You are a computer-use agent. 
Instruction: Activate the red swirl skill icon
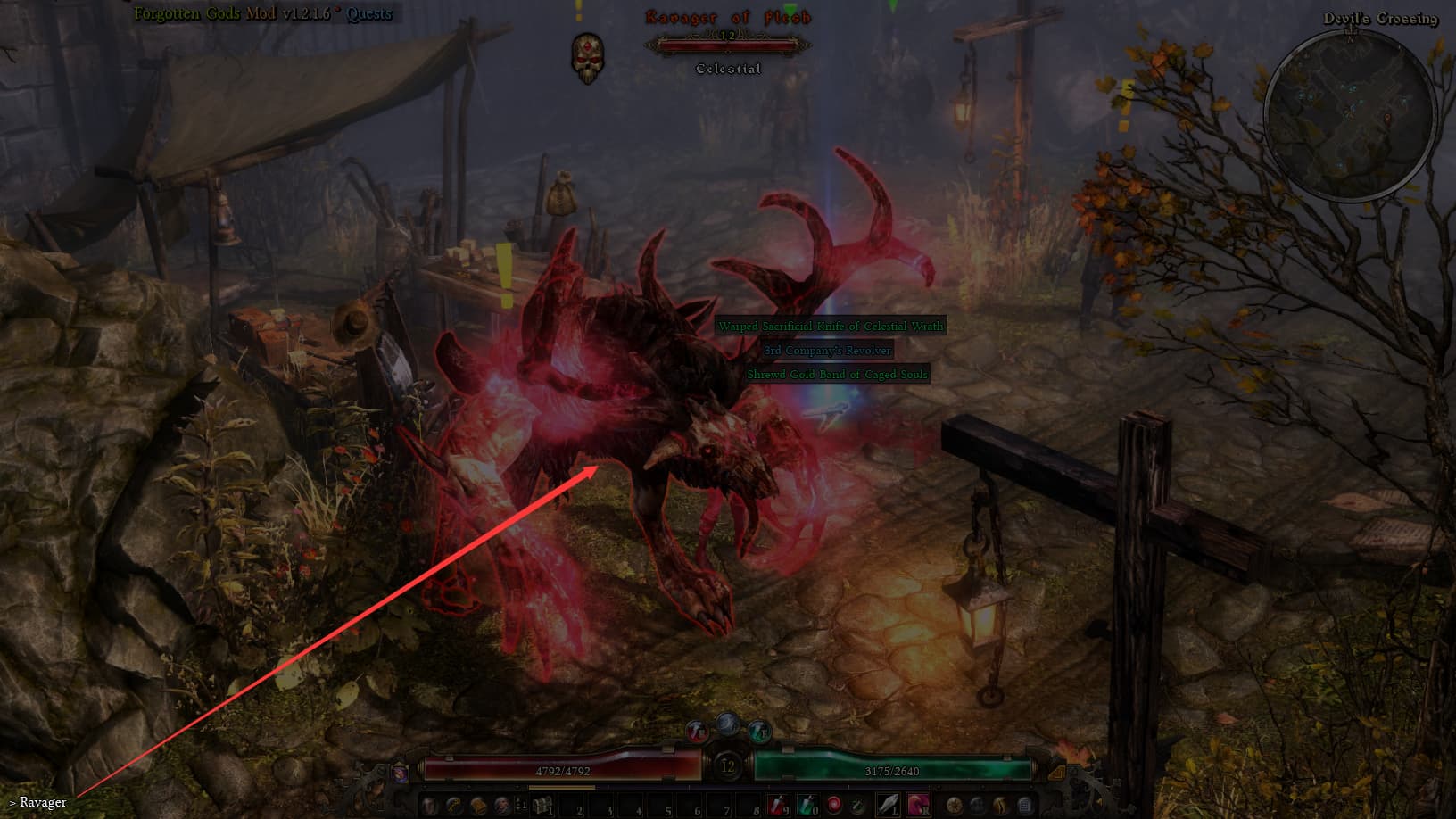point(834,806)
